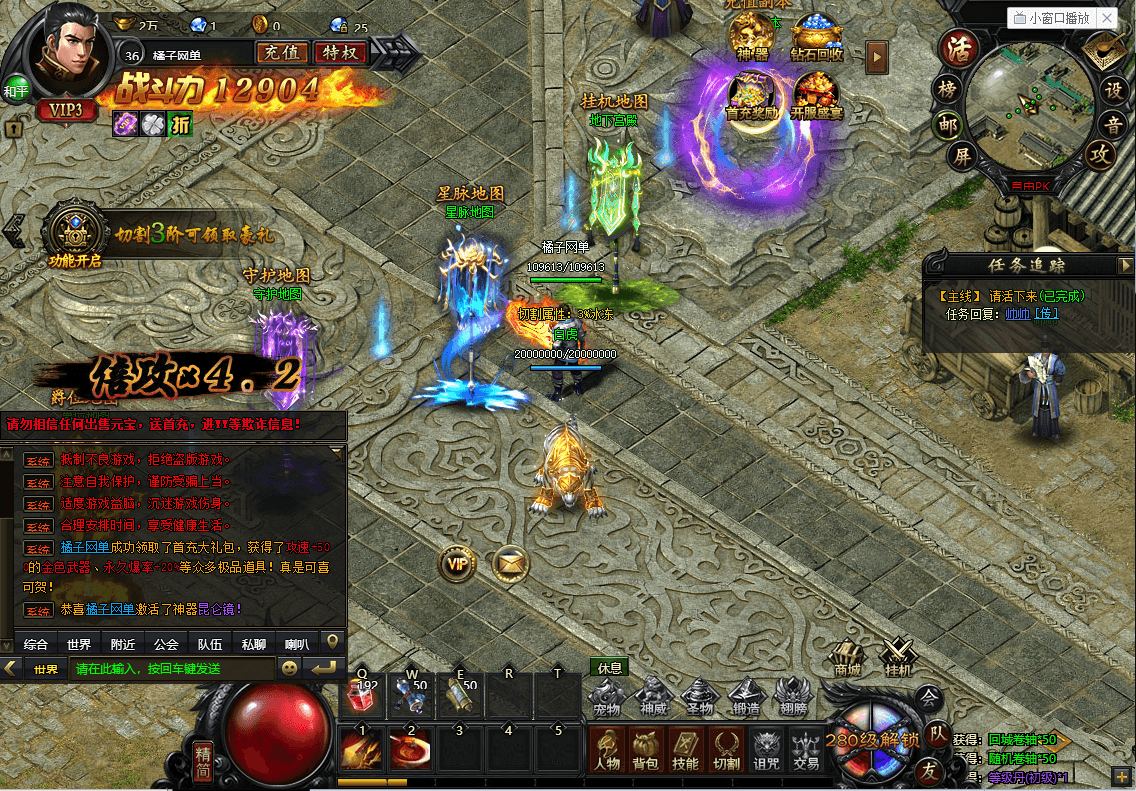The image size is (1136, 791).
Task: Use the red potion in slot Q
Action: 363,693
